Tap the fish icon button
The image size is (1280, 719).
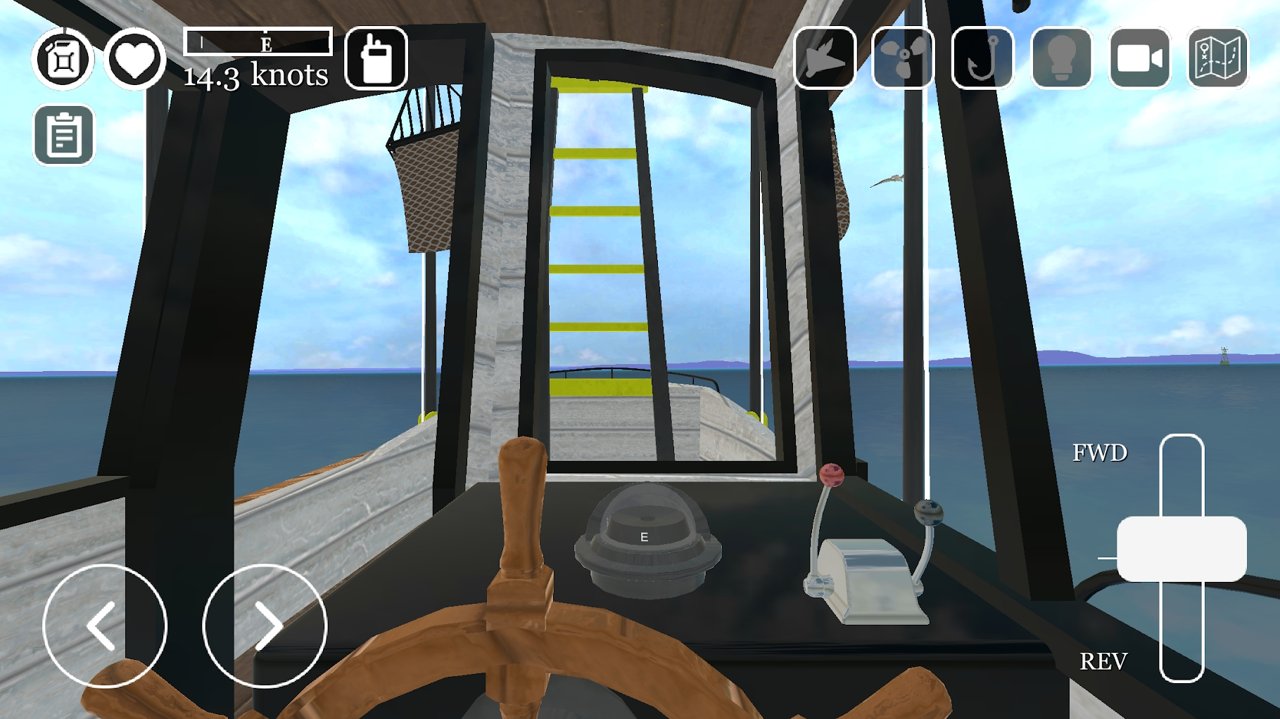(x=825, y=59)
